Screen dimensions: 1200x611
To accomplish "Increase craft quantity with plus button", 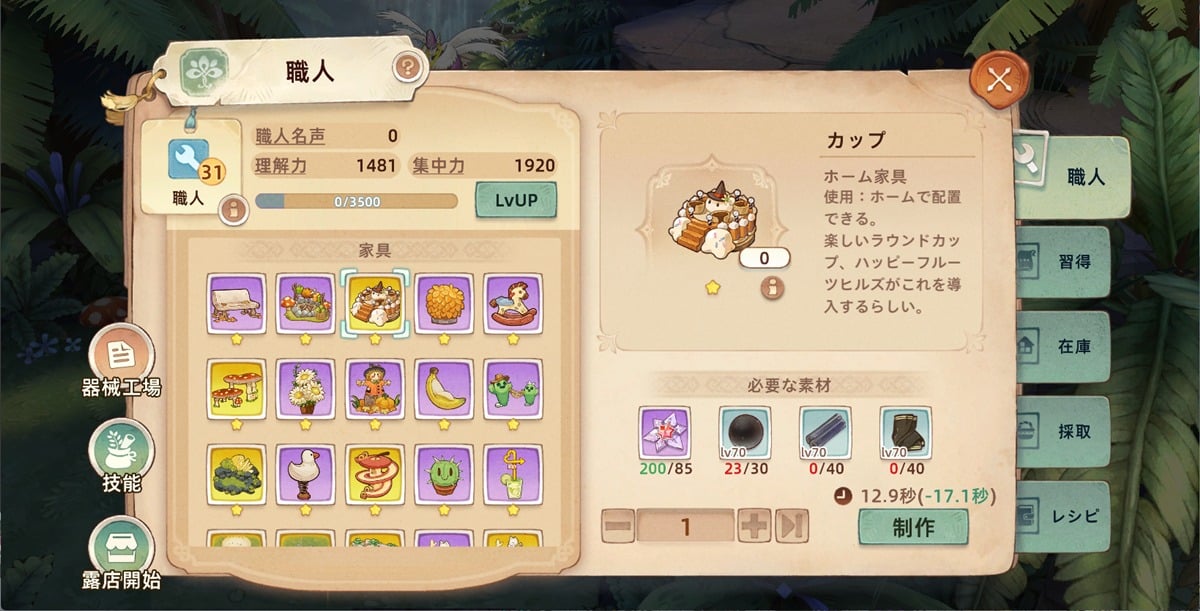I will click(753, 526).
